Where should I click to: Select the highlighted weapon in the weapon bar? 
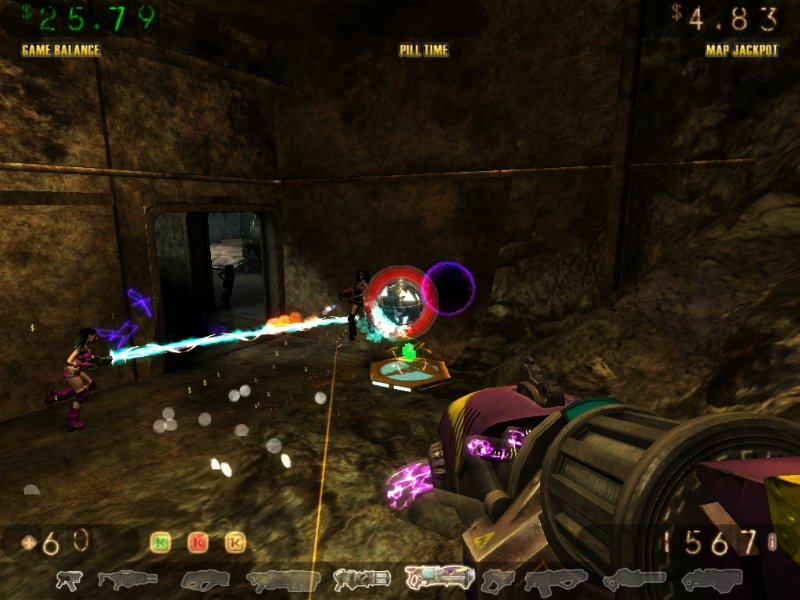pos(439,577)
